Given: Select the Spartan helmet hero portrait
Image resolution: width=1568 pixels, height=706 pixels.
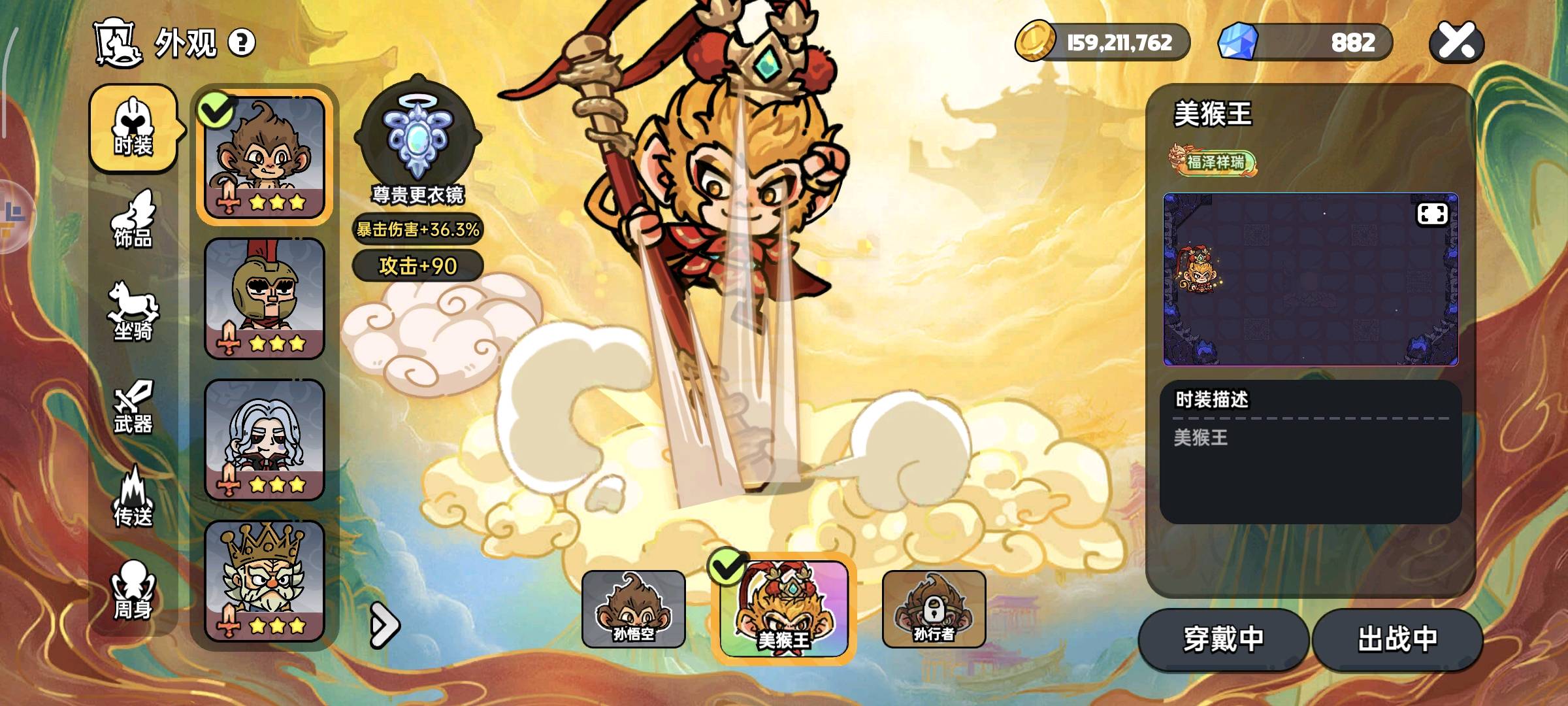Looking at the screenshot, I should coord(265,299).
